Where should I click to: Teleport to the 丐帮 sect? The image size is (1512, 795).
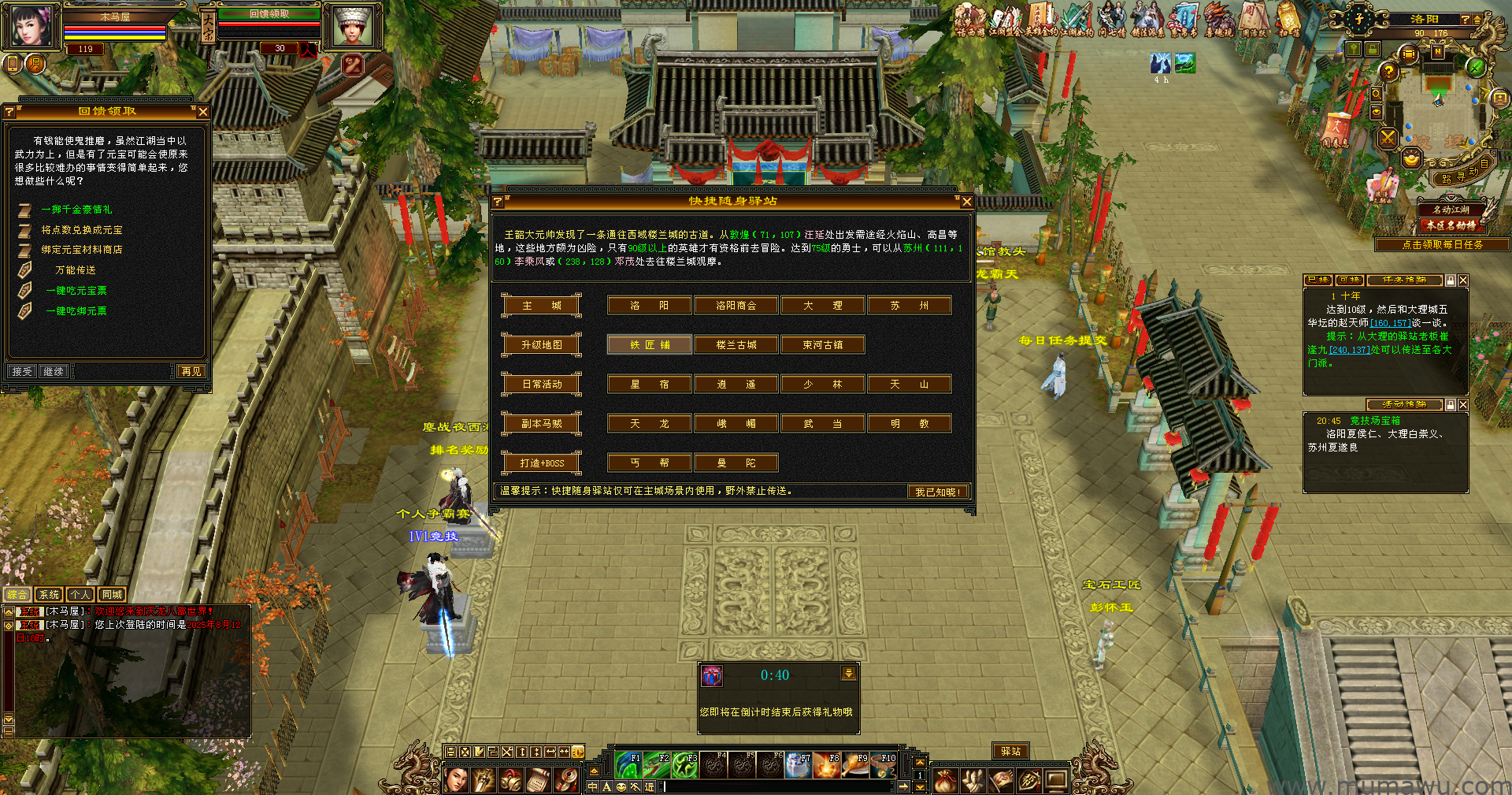[649, 463]
